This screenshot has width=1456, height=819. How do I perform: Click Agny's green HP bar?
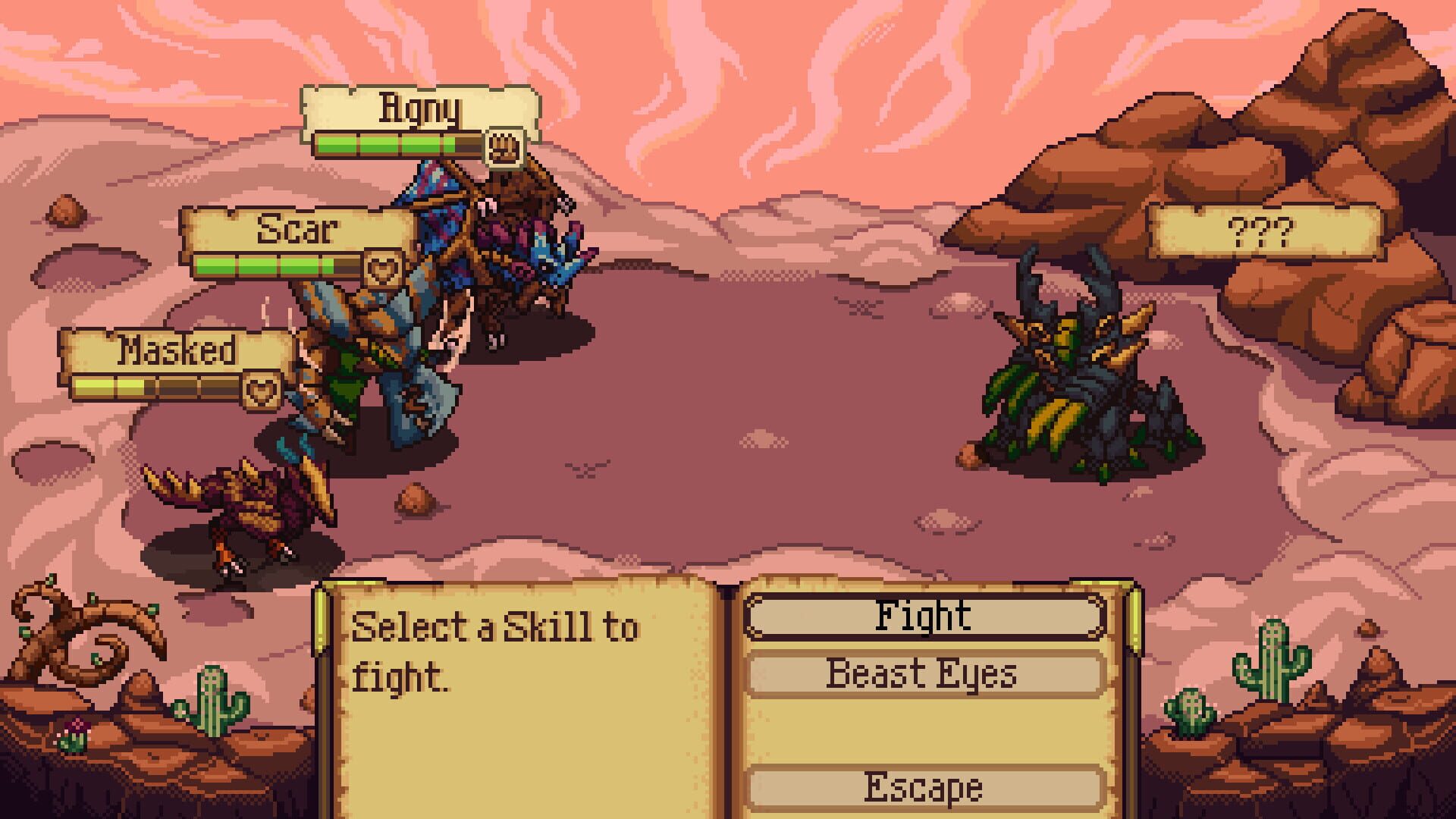tap(387, 143)
